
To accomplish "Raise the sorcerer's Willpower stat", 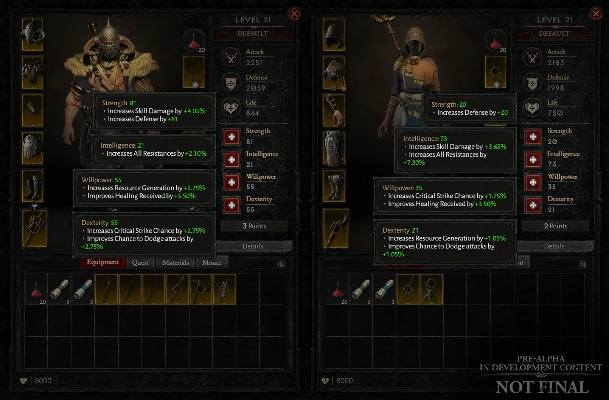I will 529,180.
